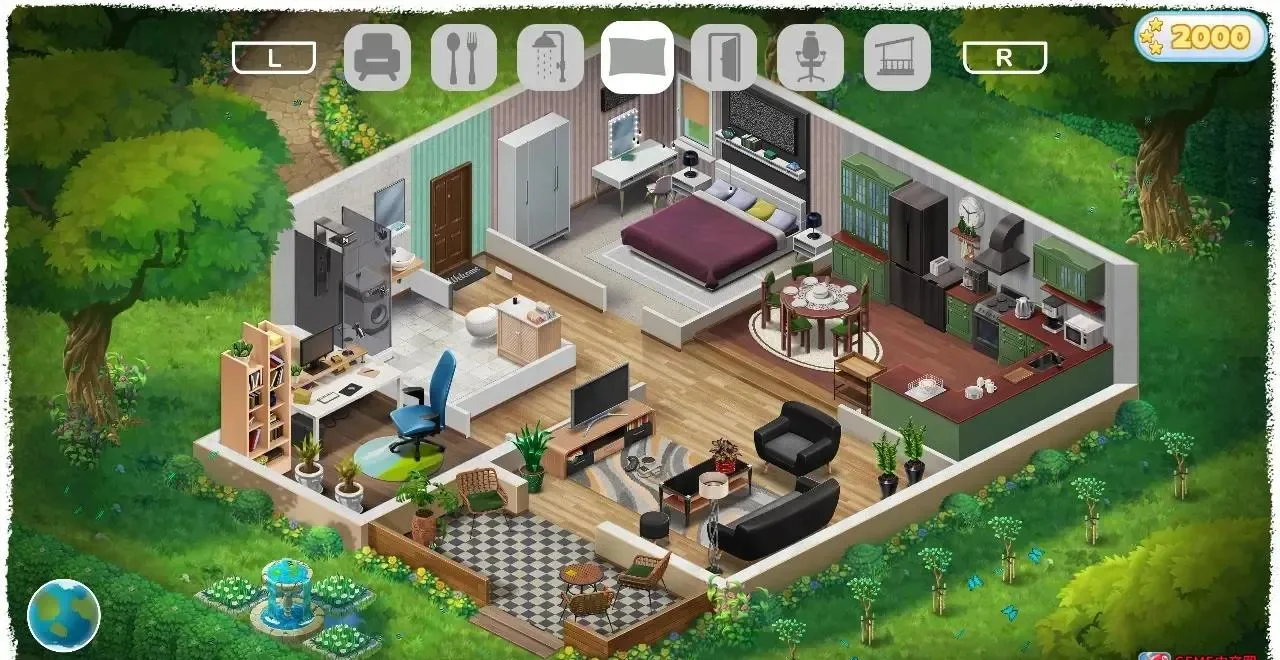The height and width of the screenshot is (660, 1280).
Task: Click the globe icon
Action: click(64, 615)
